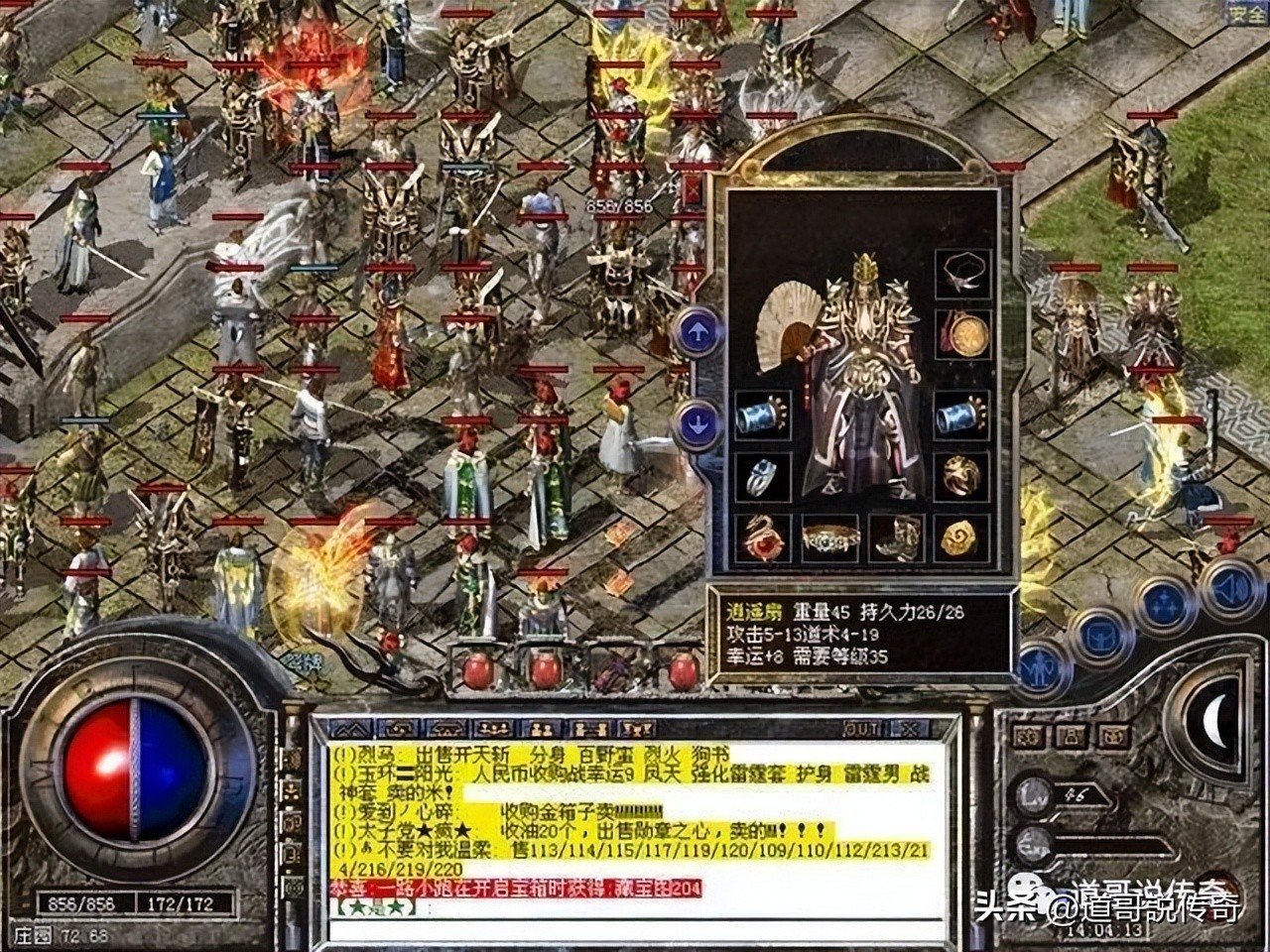
Task: Click the down arrow beside the equipment panel
Action: click(698, 424)
